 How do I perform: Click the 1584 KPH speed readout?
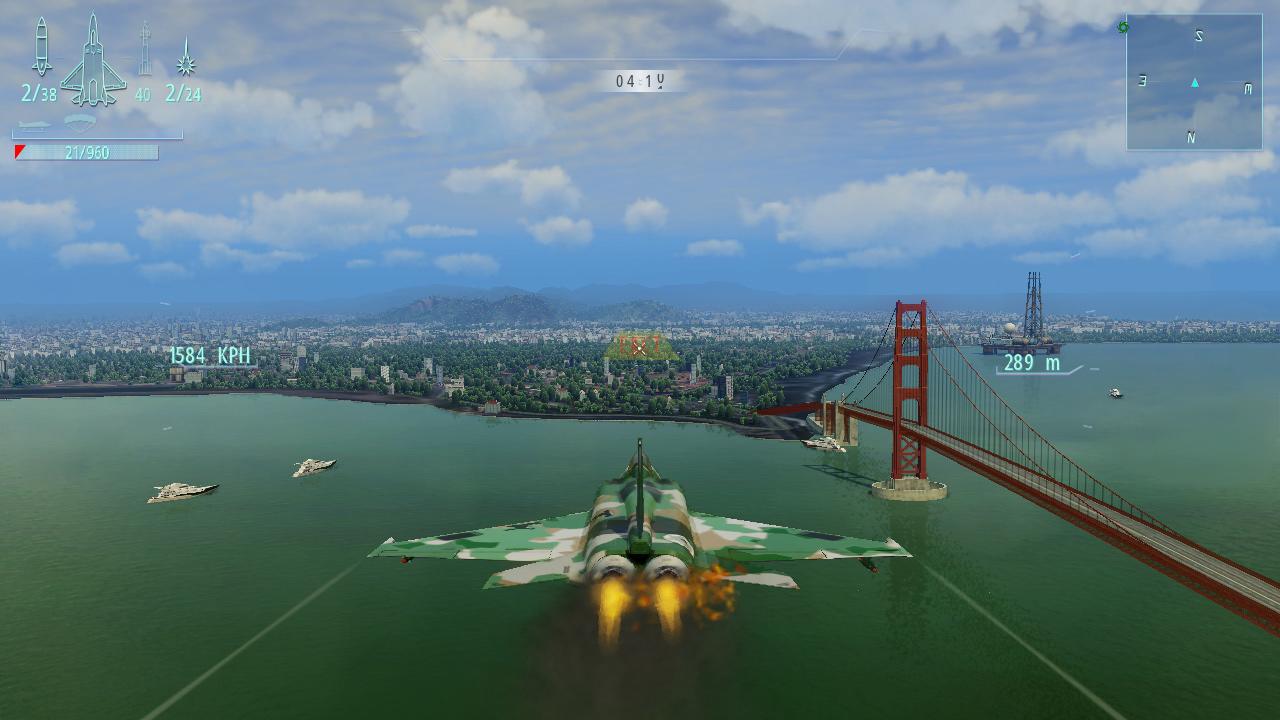tap(211, 356)
